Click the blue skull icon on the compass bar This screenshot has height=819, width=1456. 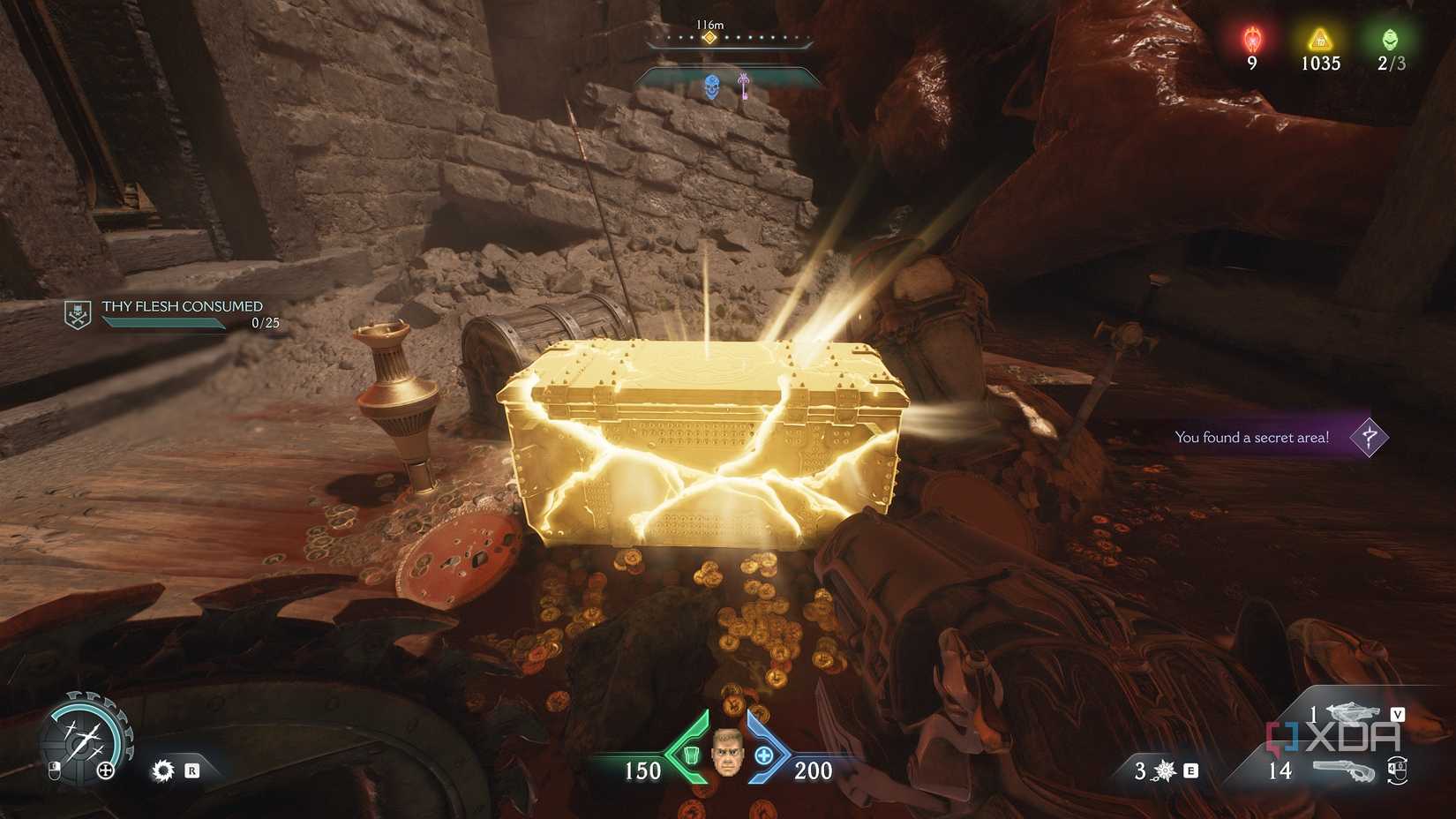pyautogui.click(x=713, y=86)
